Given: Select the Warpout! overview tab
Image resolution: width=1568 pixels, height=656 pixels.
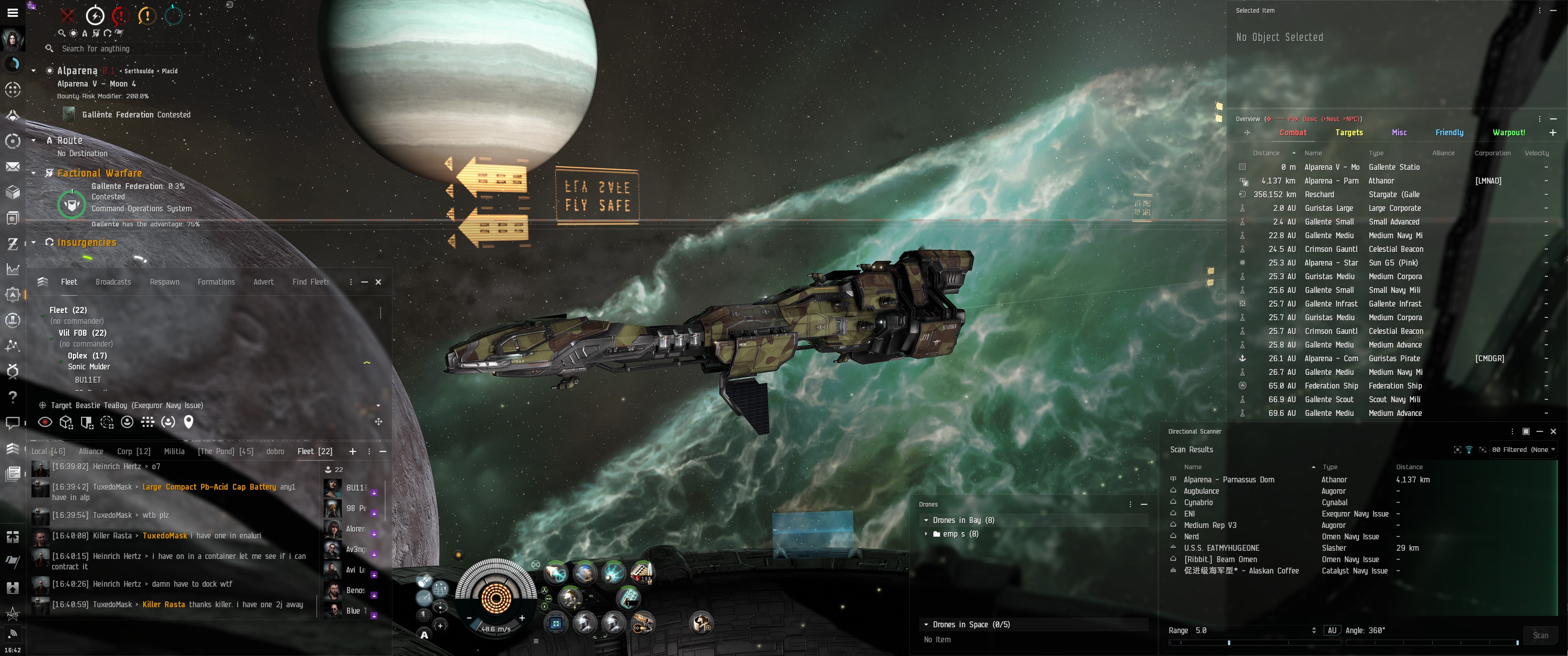Looking at the screenshot, I should click(1508, 133).
